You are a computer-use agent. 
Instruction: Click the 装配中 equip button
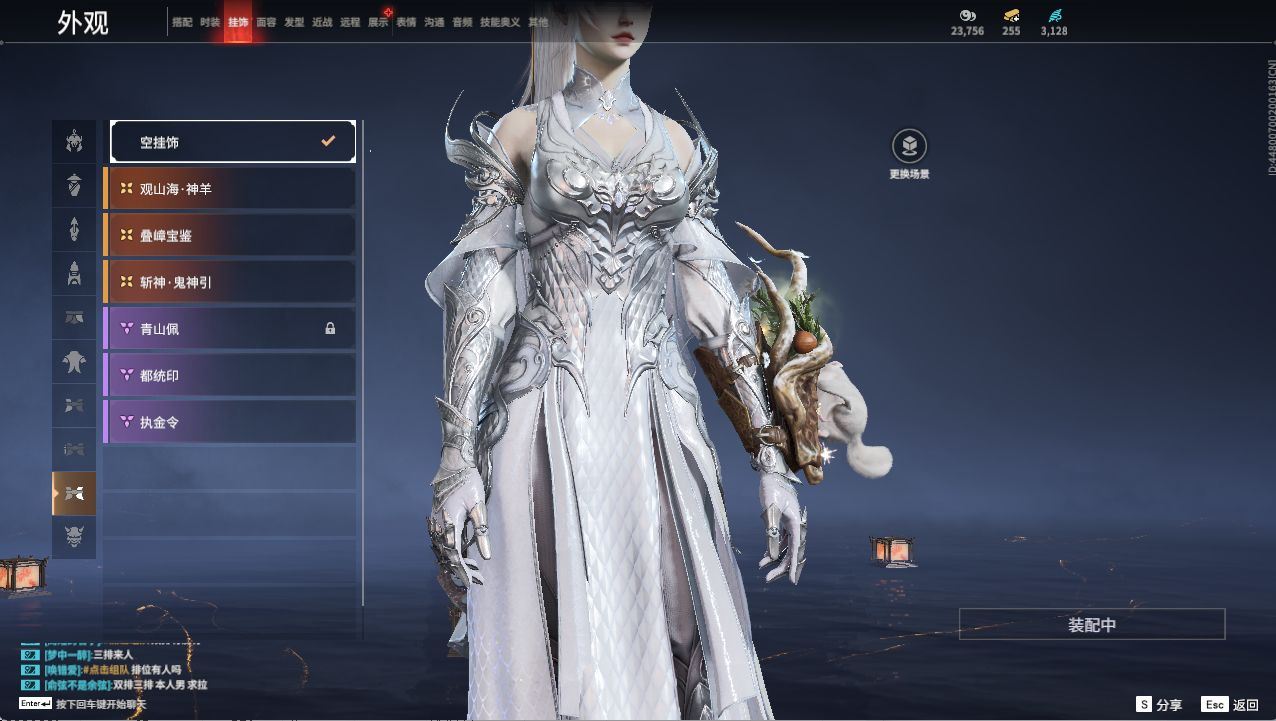tap(1091, 625)
